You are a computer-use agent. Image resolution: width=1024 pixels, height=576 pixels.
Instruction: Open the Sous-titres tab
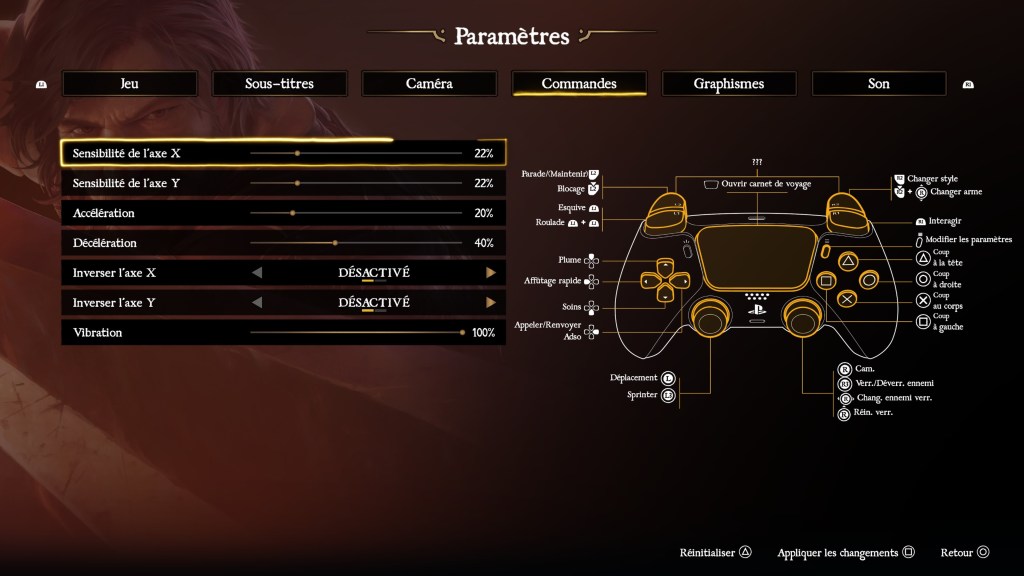click(279, 84)
